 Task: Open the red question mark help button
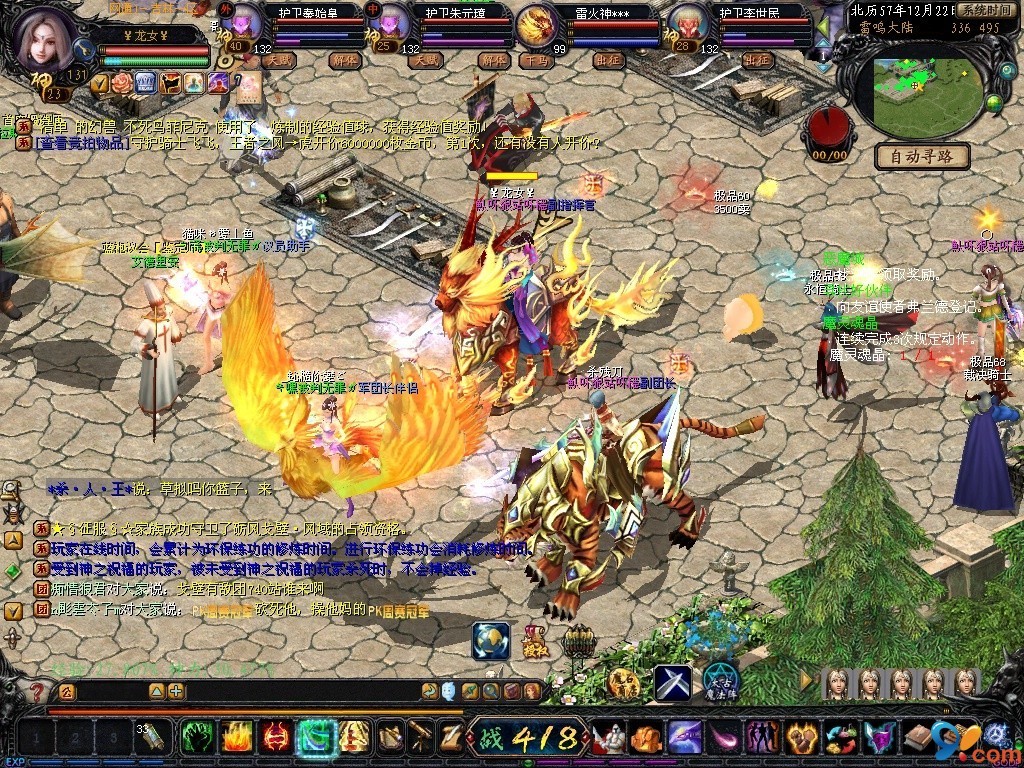click(x=36, y=691)
